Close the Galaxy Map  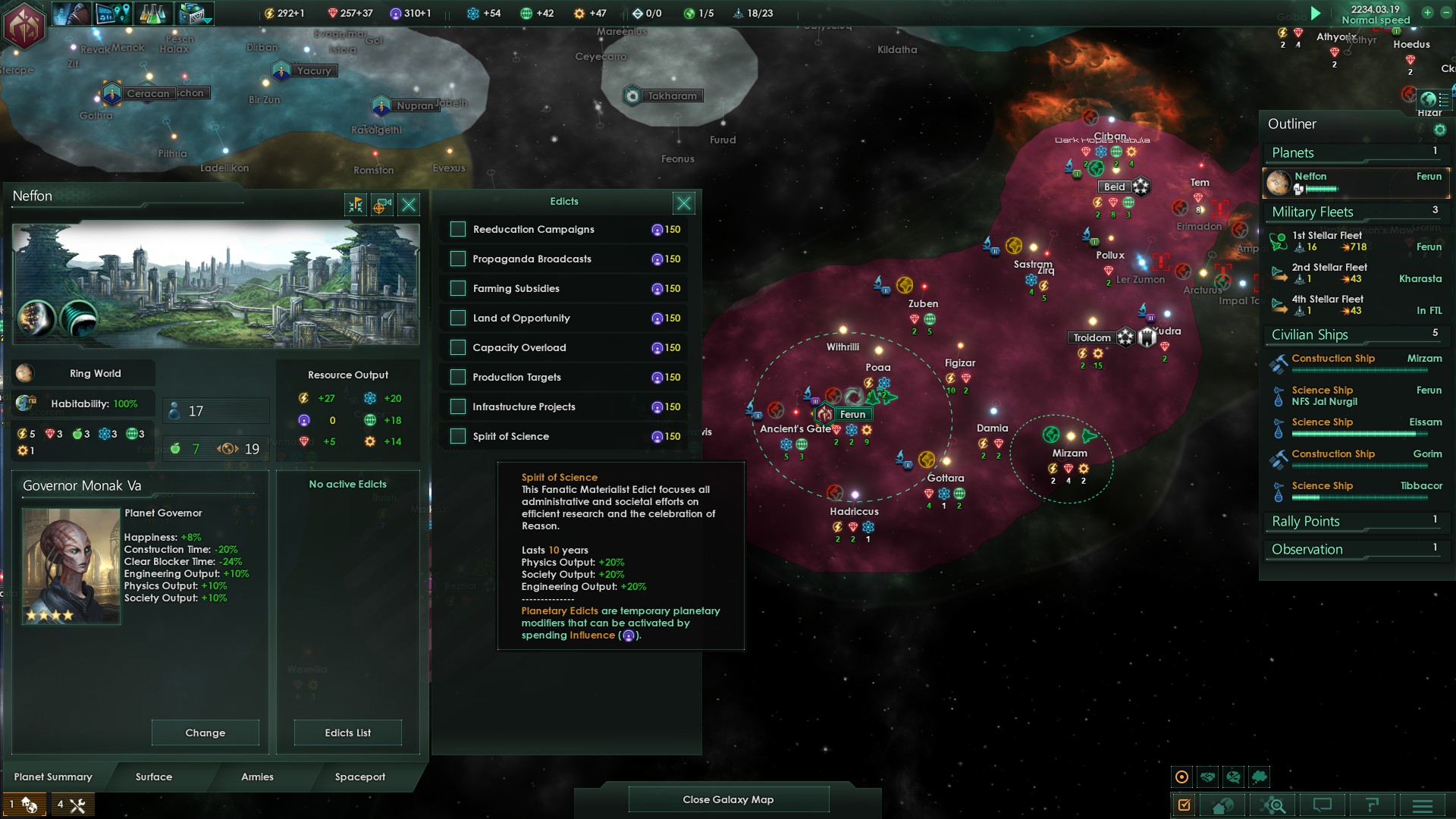coord(728,800)
